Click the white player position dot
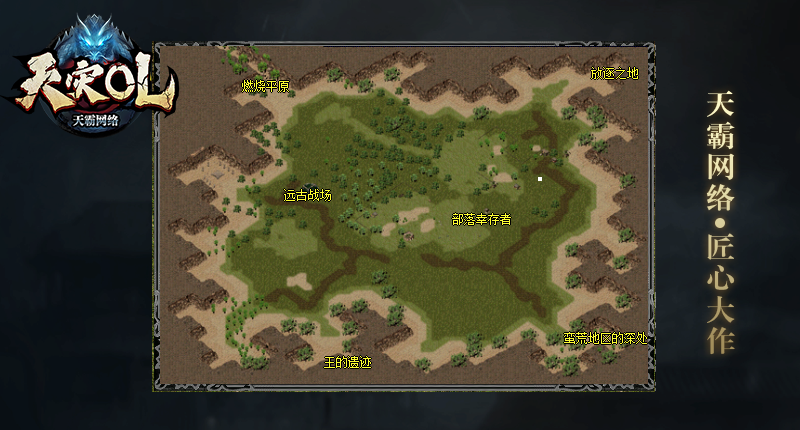This screenshot has width=800, height=430. coord(540,179)
